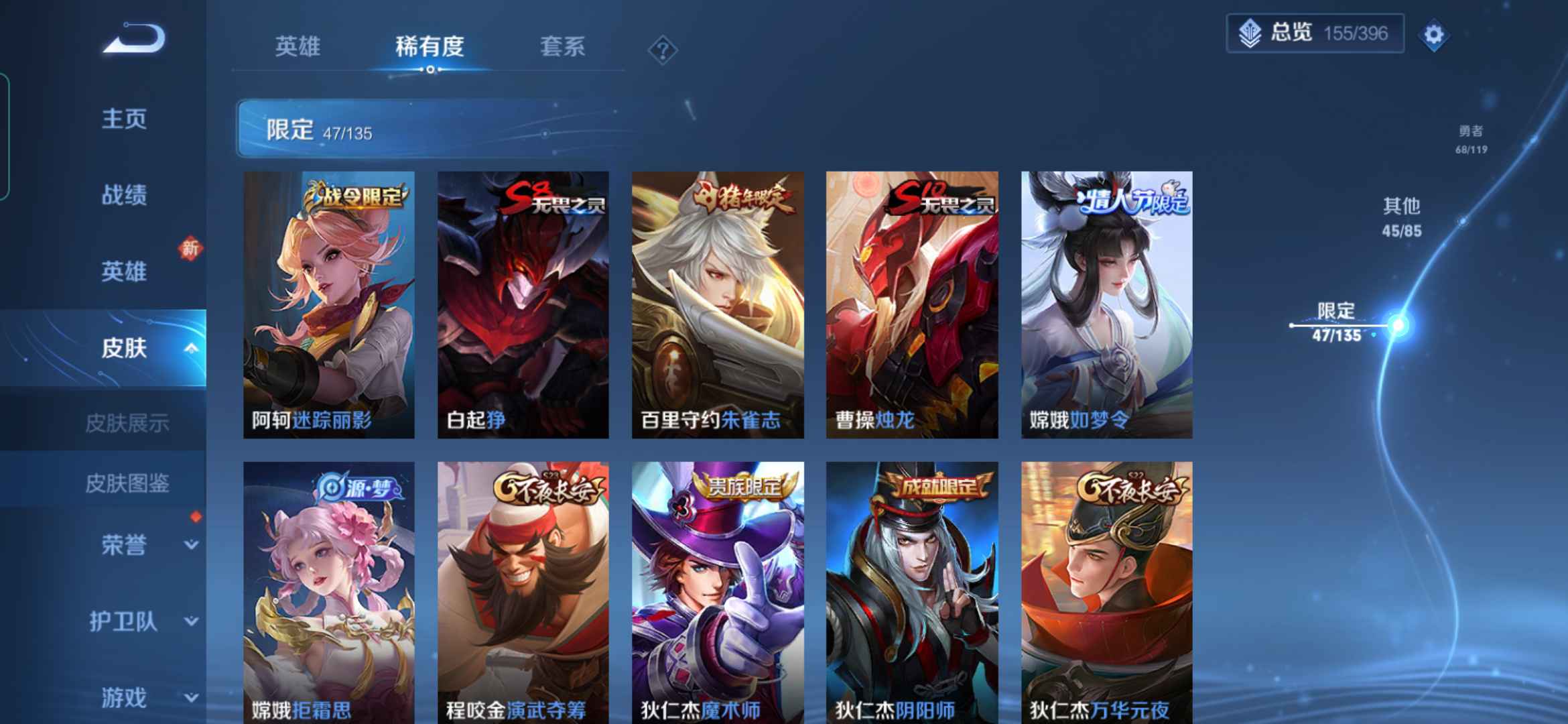The width and height of the screenshot is (1568, 724).
Task: Select the 狄仁杰魔术师 skin thumbnail
Action: click(x=716, y=590)
